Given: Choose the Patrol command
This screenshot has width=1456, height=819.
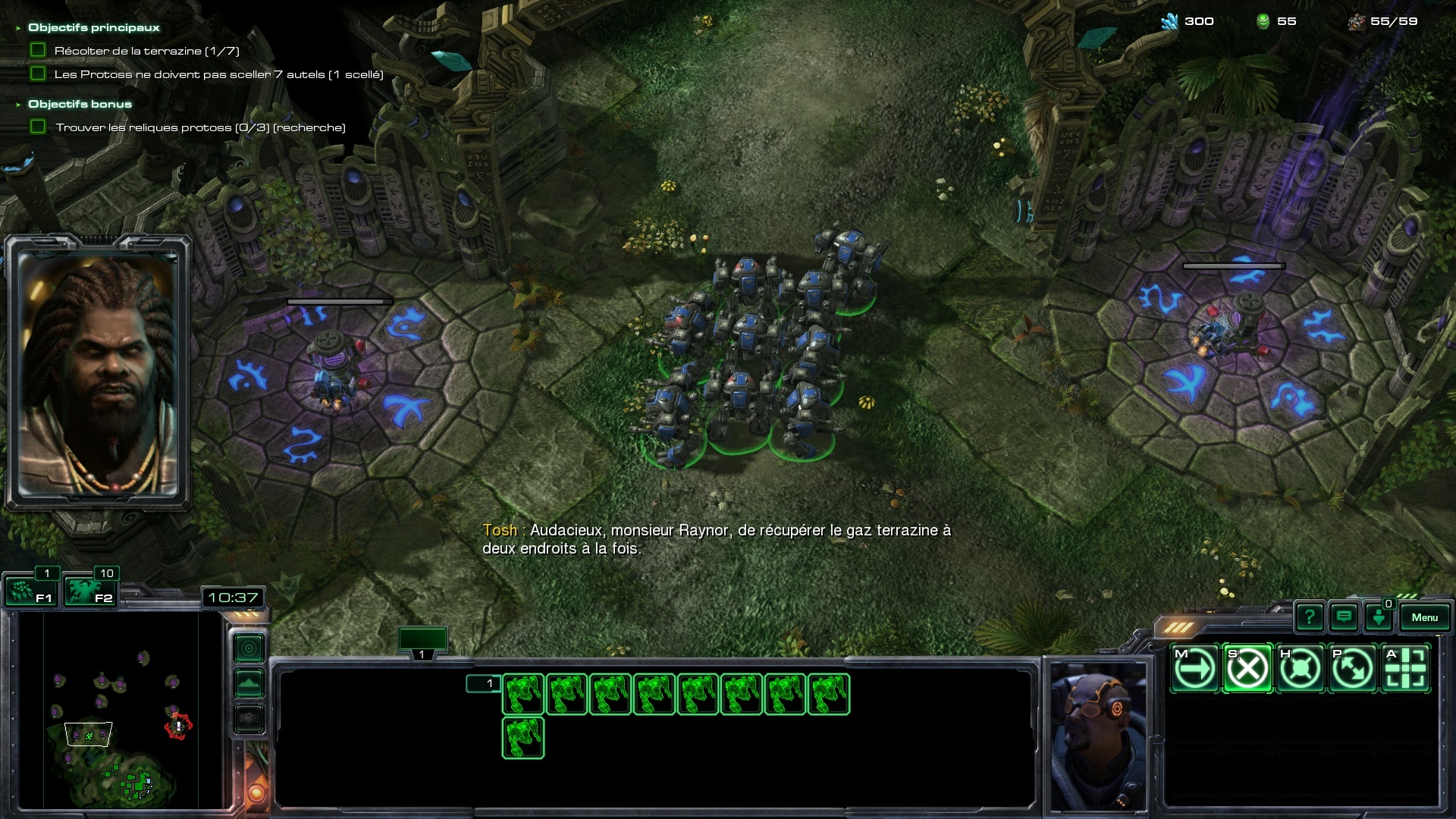Looking at the screenshot, I should click(x=1353, y=669).
